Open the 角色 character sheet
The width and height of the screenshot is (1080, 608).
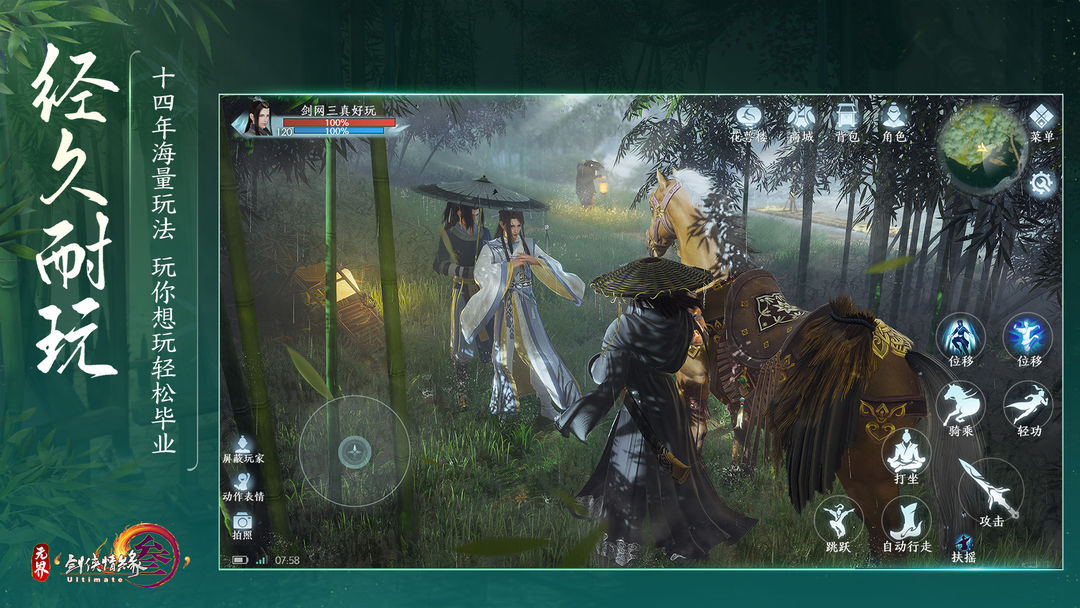click(893, 118)
